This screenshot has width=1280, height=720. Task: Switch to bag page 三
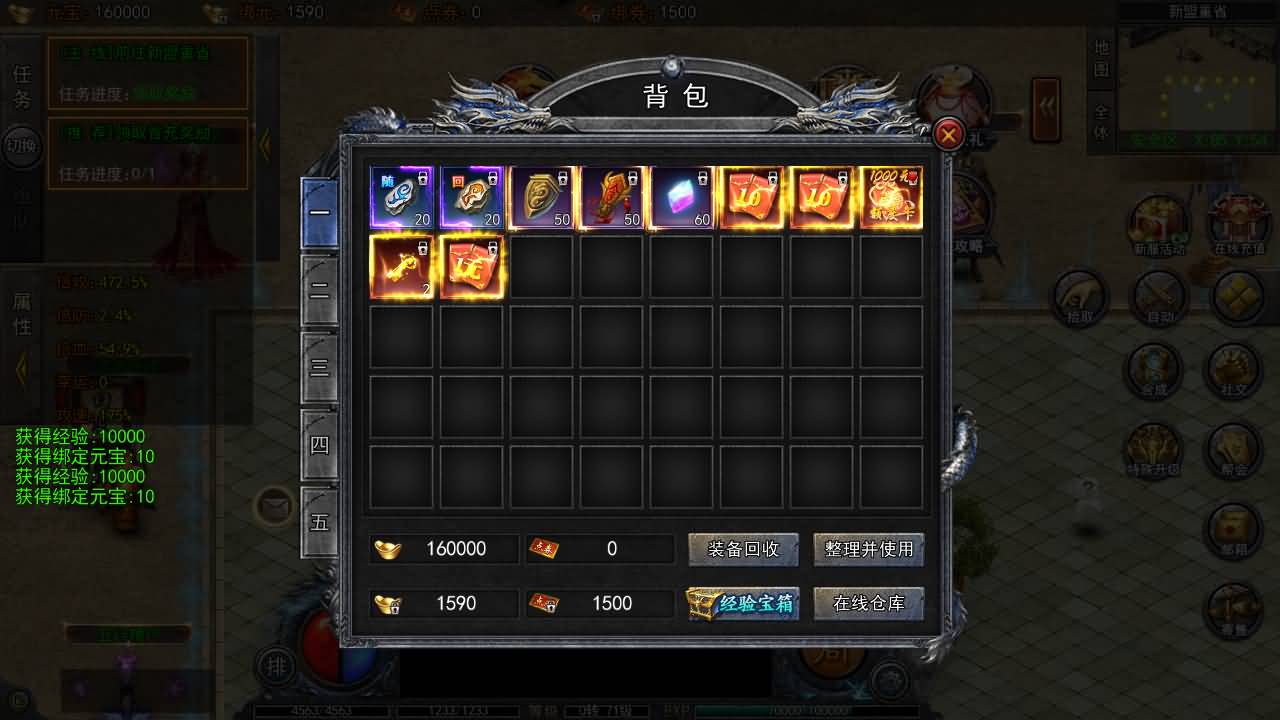tap(320, 368)
